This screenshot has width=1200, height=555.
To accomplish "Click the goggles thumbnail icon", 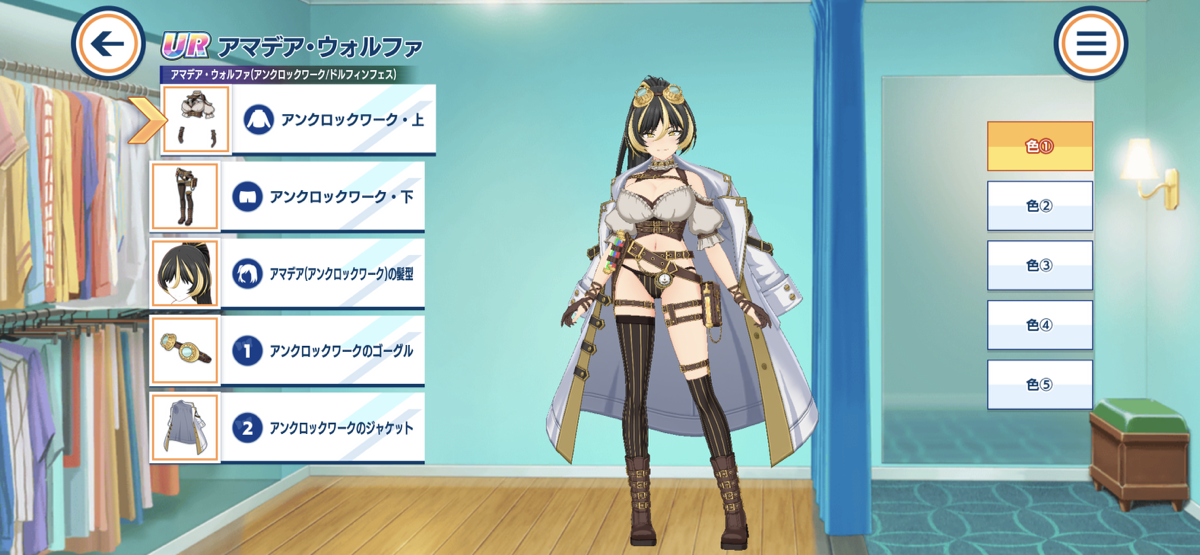I will 184,351.
